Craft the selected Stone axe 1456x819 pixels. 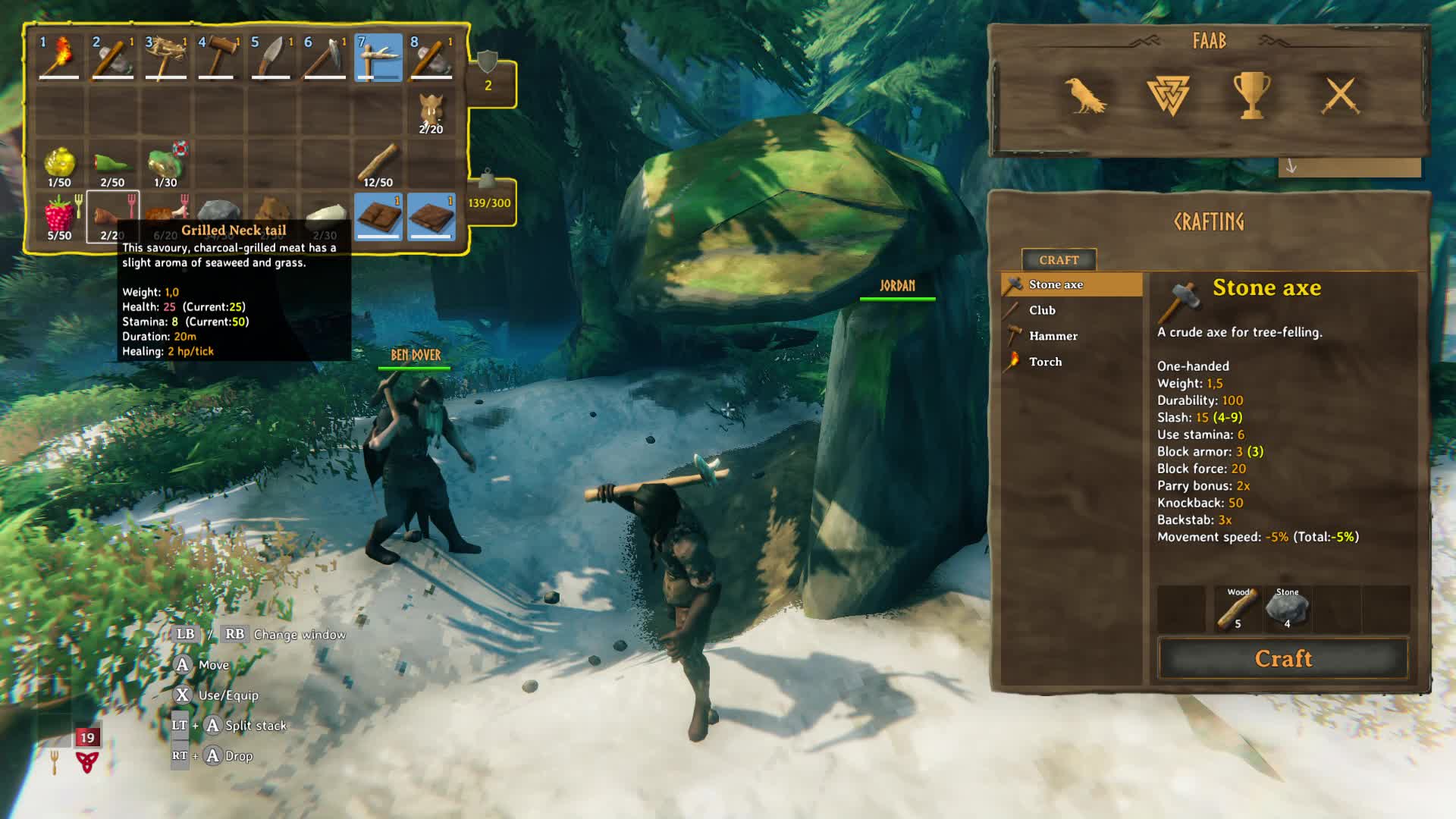(x=1282, y=658)
